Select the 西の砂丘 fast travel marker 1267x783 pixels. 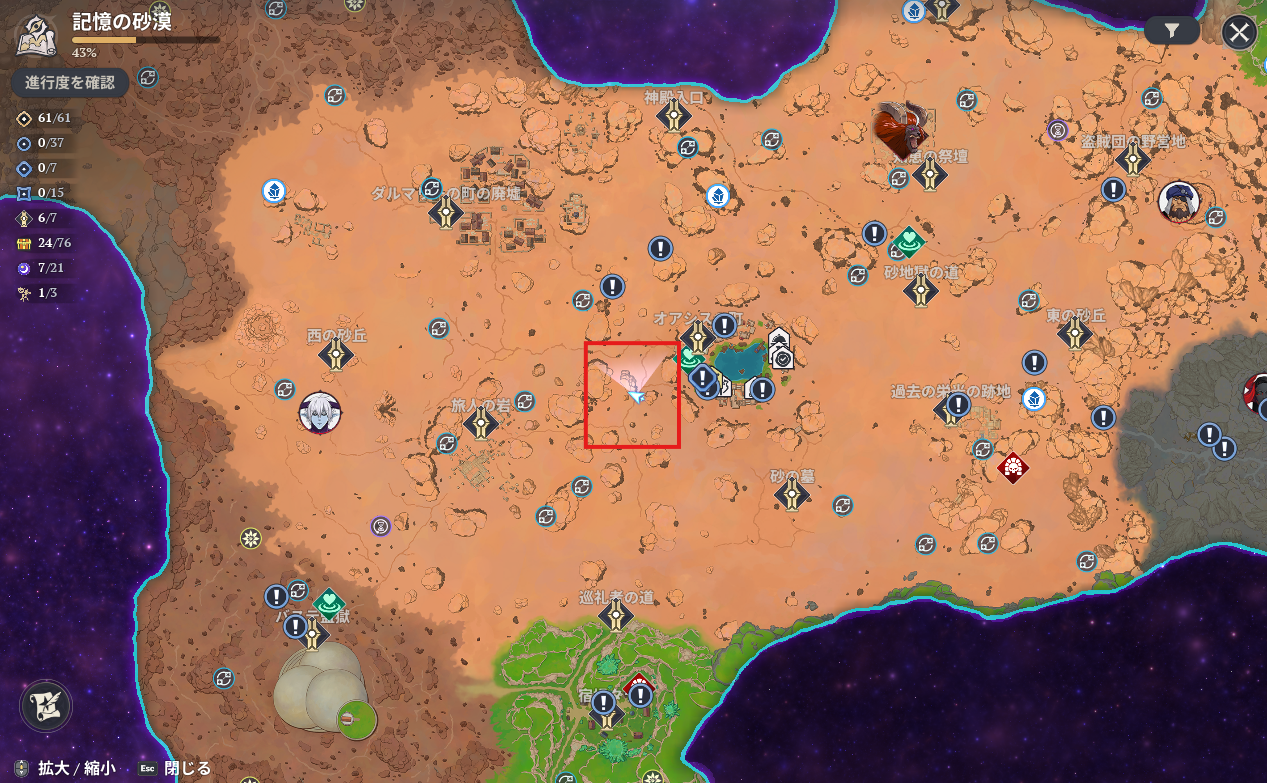click(x=336, y=354)
